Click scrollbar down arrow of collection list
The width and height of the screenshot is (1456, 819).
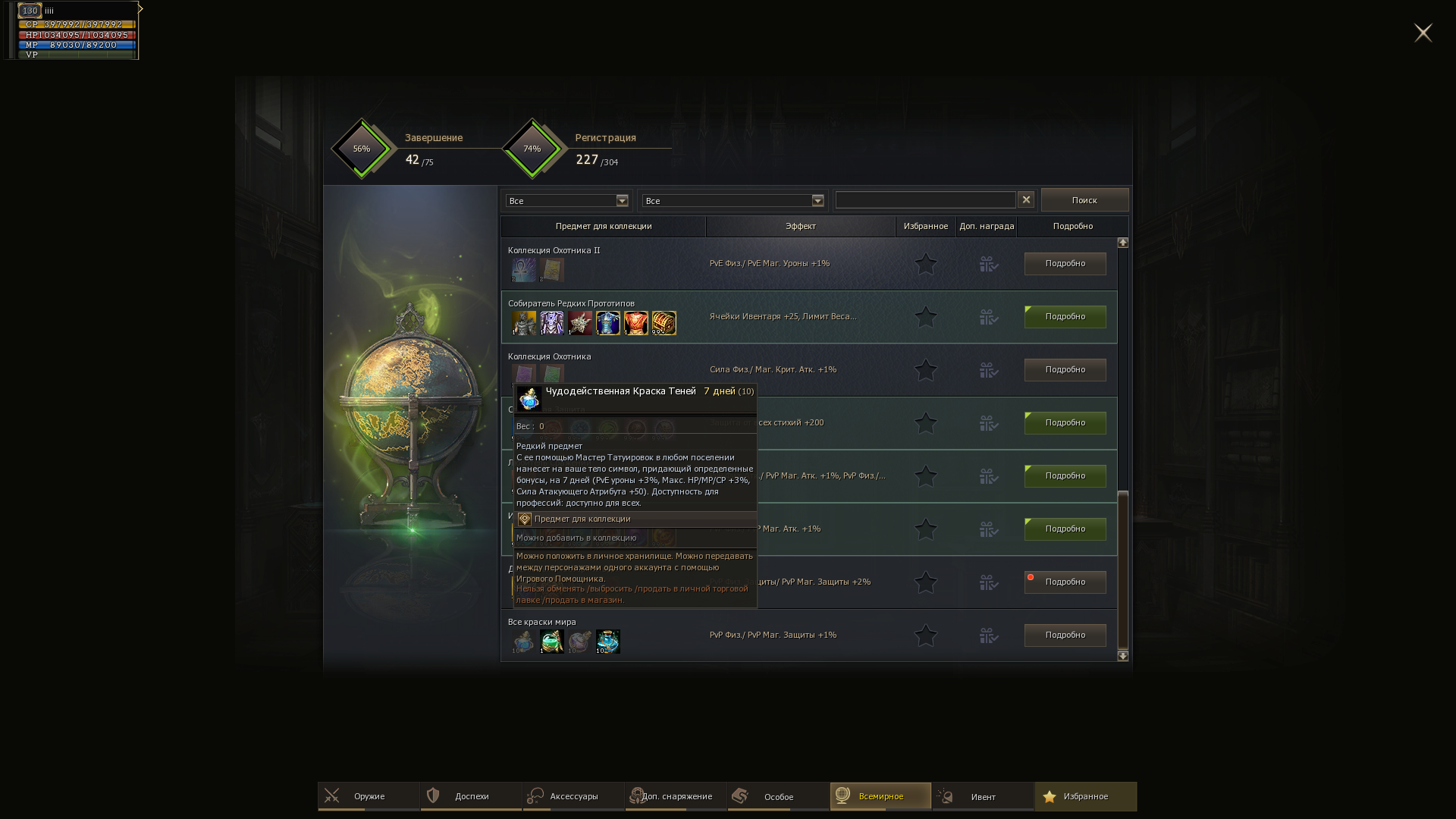[x=1123, y=656]
